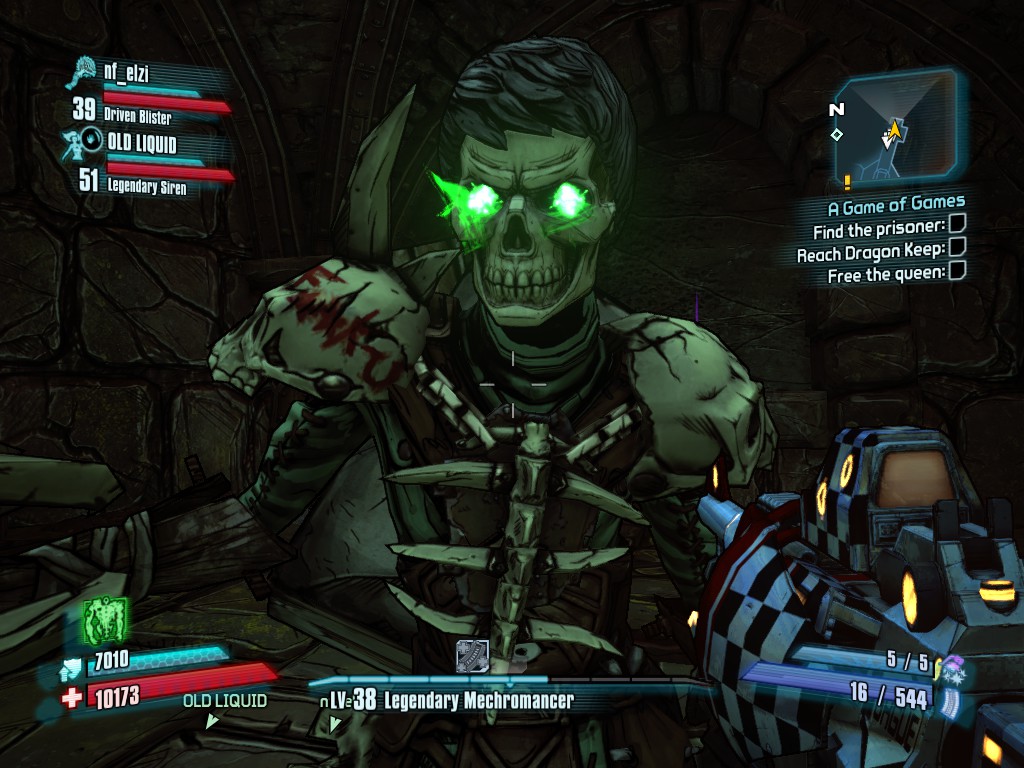Tick the Free the queen objective checkbox

pyautogui.click(x=957, y=270)
